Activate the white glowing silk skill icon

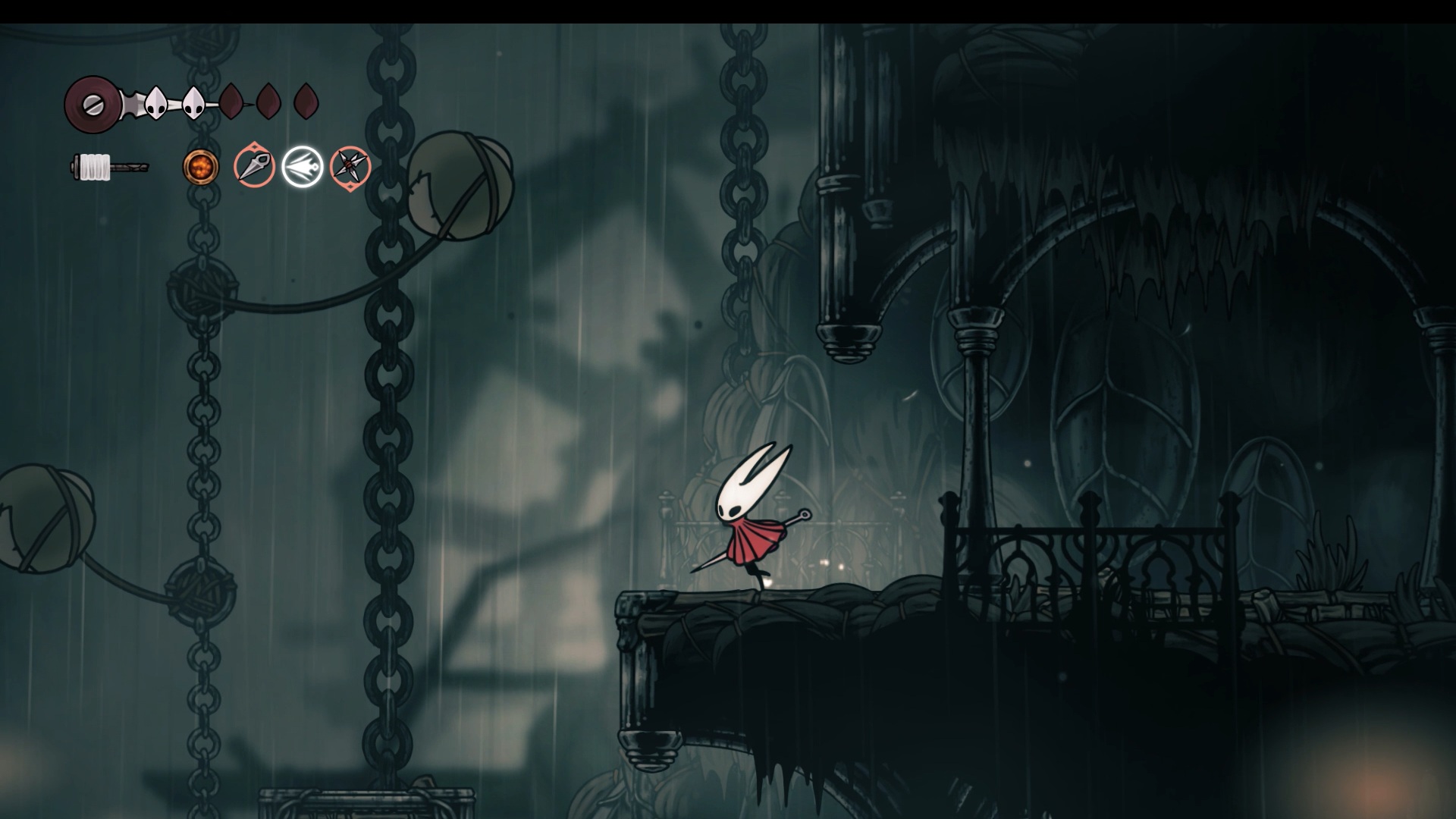(x=303, y=167)
